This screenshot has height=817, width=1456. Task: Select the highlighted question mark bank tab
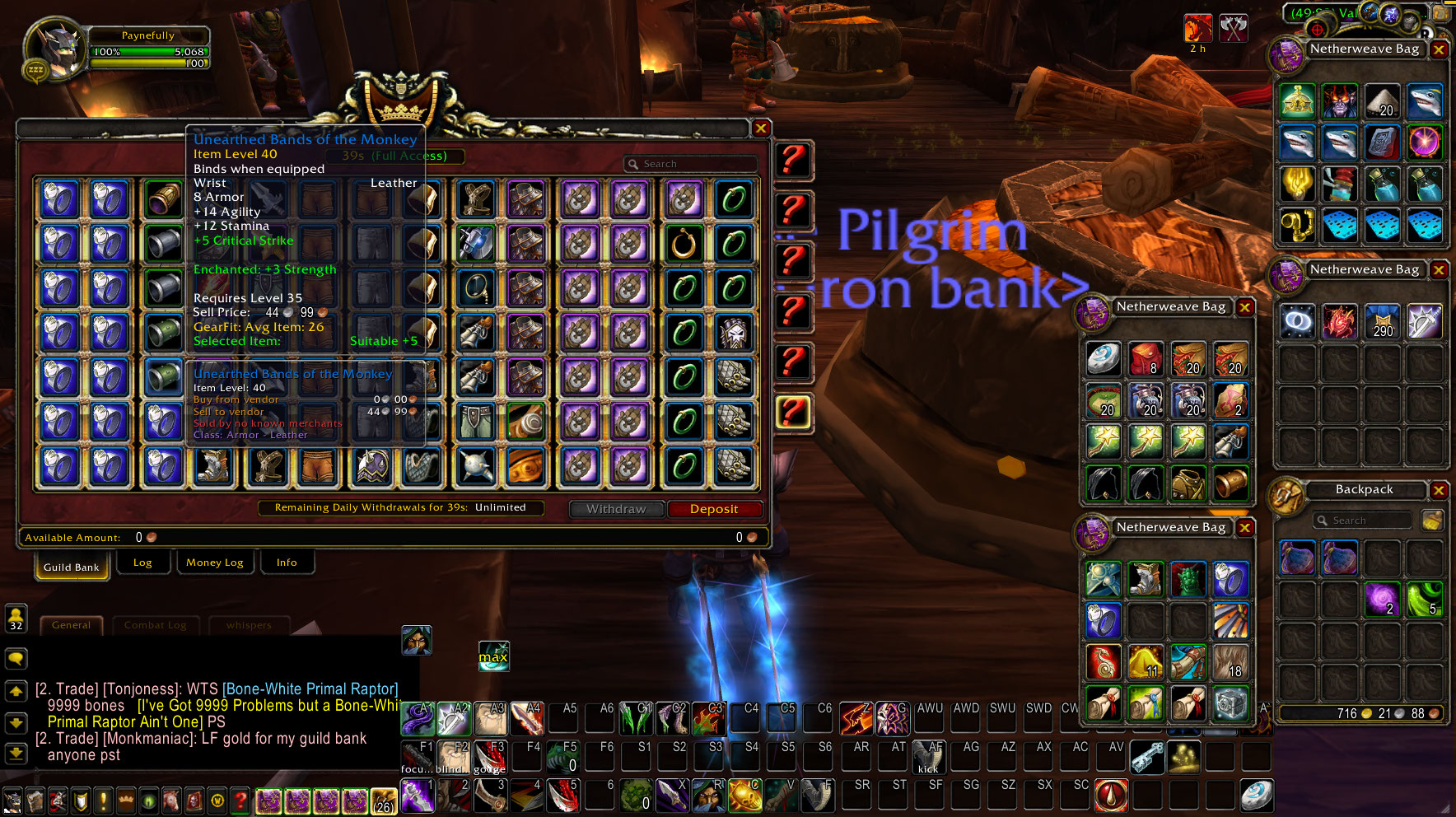tap(793, 412)
